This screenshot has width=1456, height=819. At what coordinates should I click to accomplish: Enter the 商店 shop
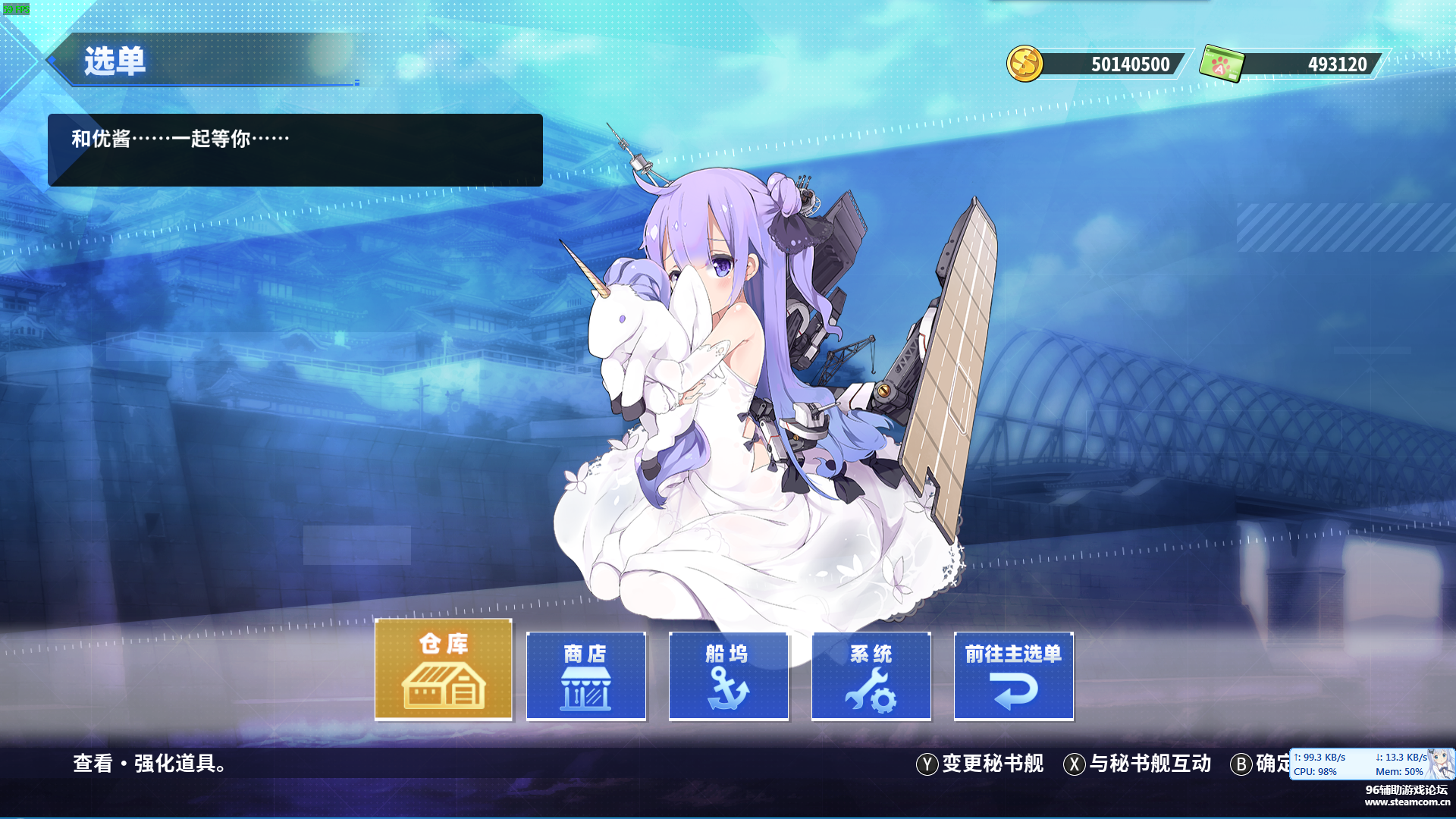tap(585, 676)
